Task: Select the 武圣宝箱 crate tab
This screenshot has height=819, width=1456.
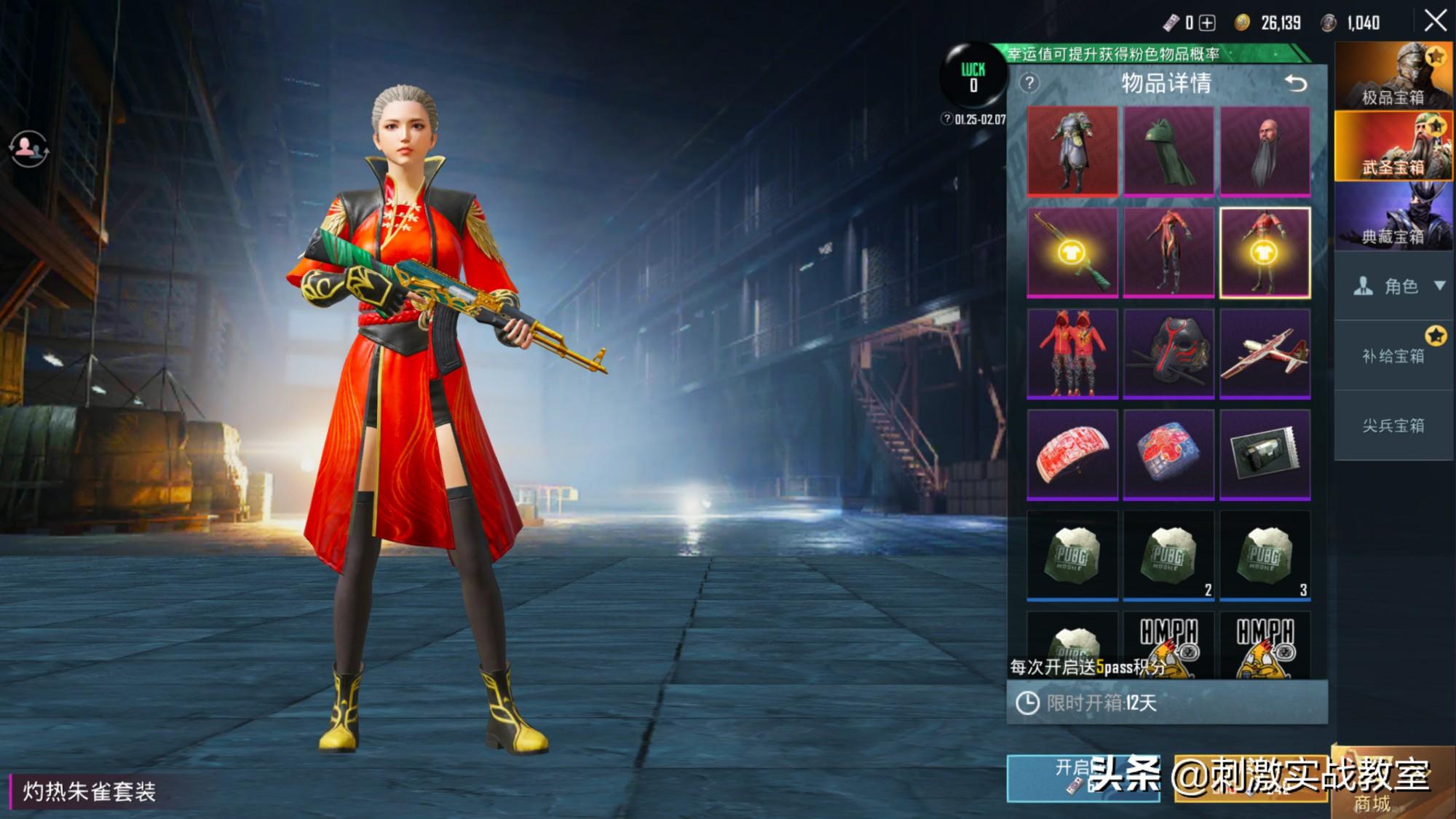Action: (x=1393, y=146)
